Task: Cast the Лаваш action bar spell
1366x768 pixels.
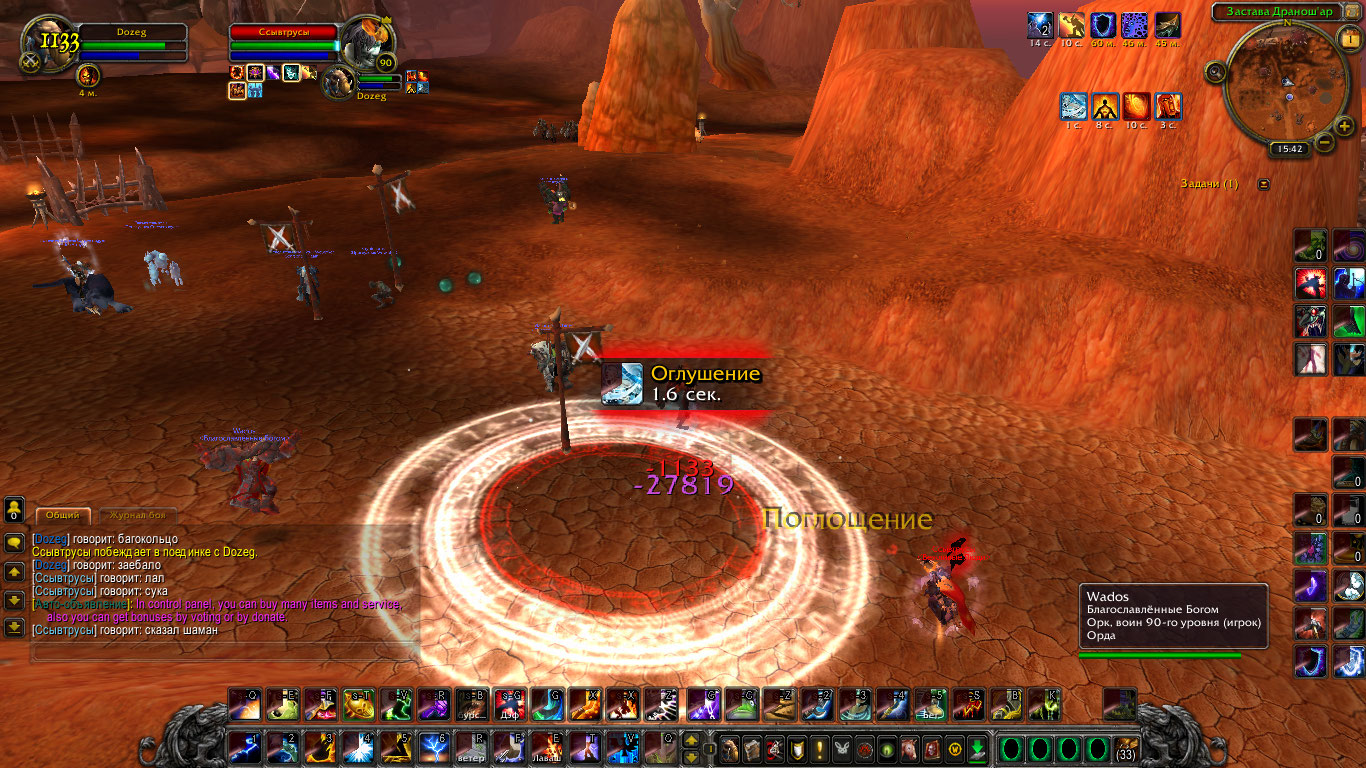Action: point(548,748)
